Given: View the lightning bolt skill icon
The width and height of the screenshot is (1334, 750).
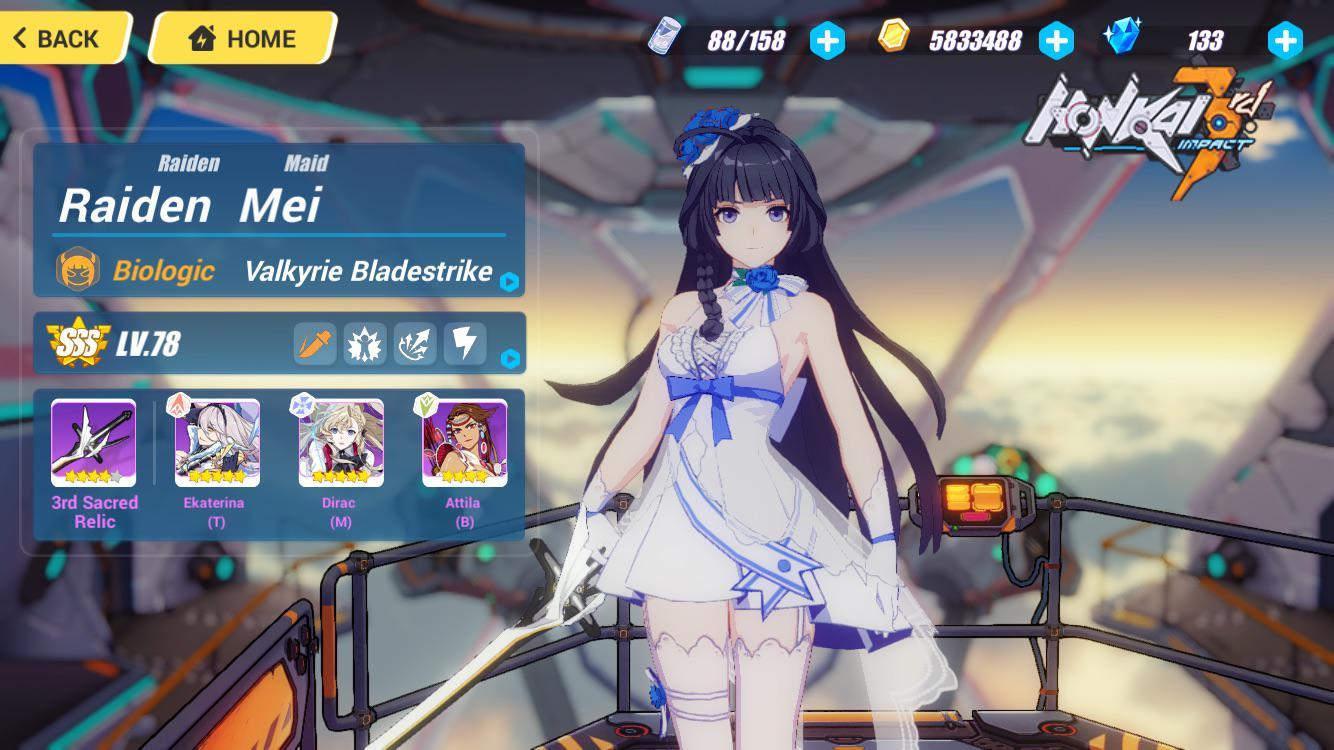Looking at the screenshot, I should [x=465, y=343].
